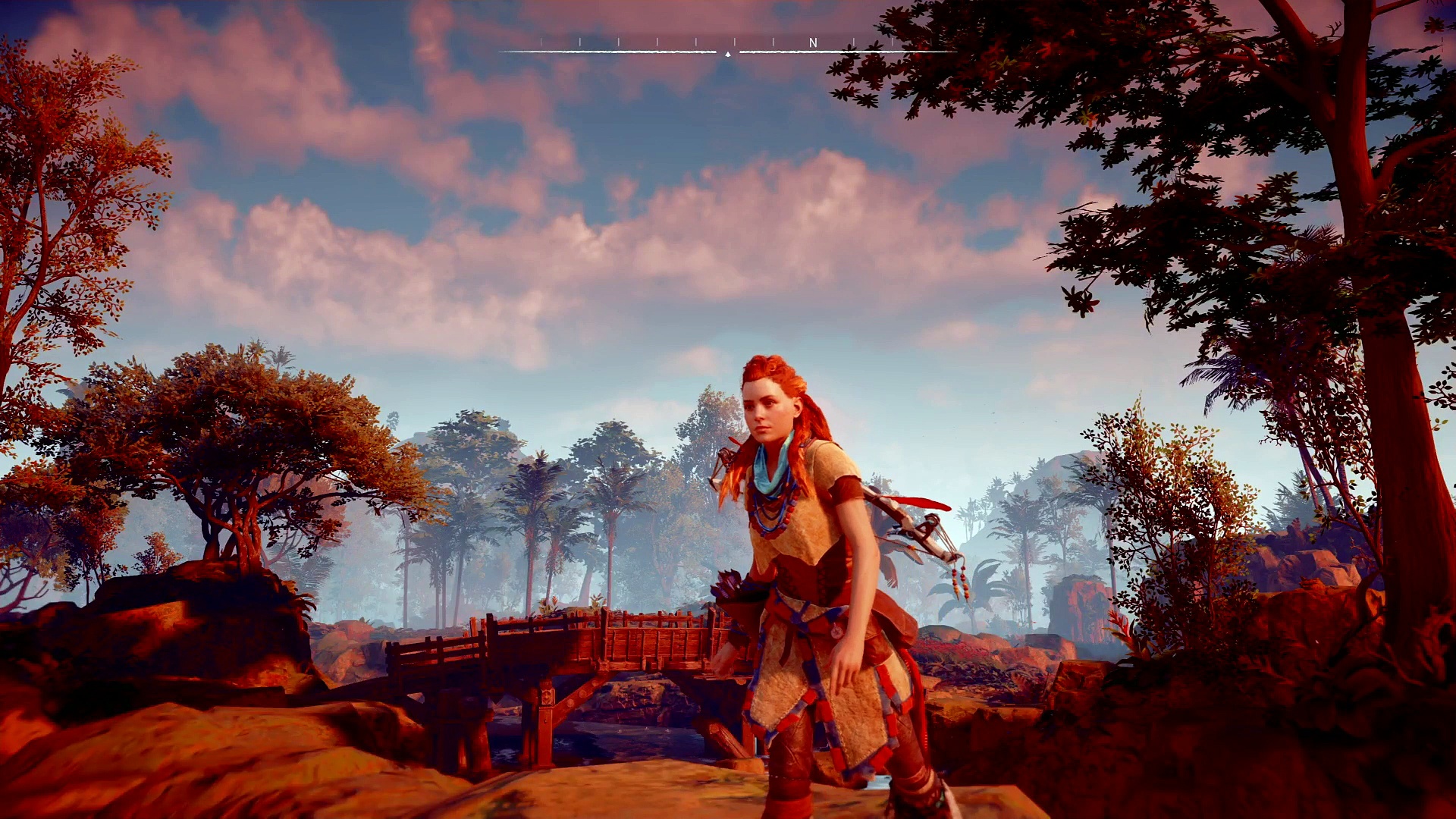Select the North marker on the compass

pos(813,43)
